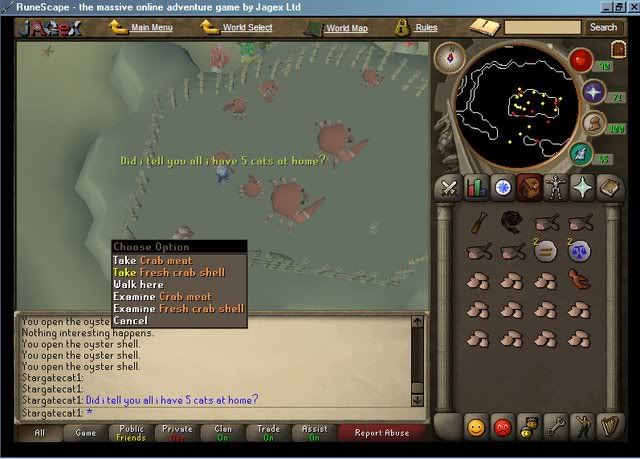Viewport: 640px width, 459px height.
Task: Open the wrench options tab
Action: click(x=554, y=427)
